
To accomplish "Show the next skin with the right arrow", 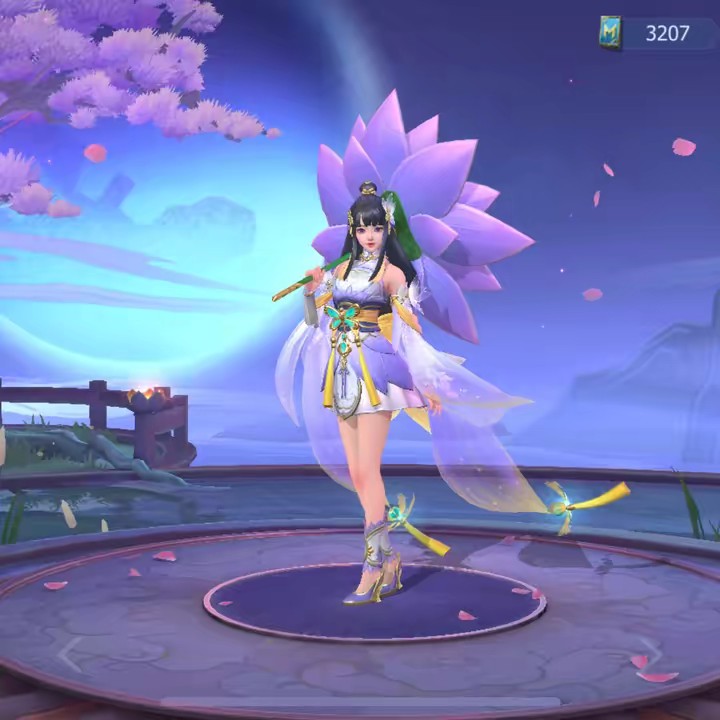I will (x=651, y=655).
